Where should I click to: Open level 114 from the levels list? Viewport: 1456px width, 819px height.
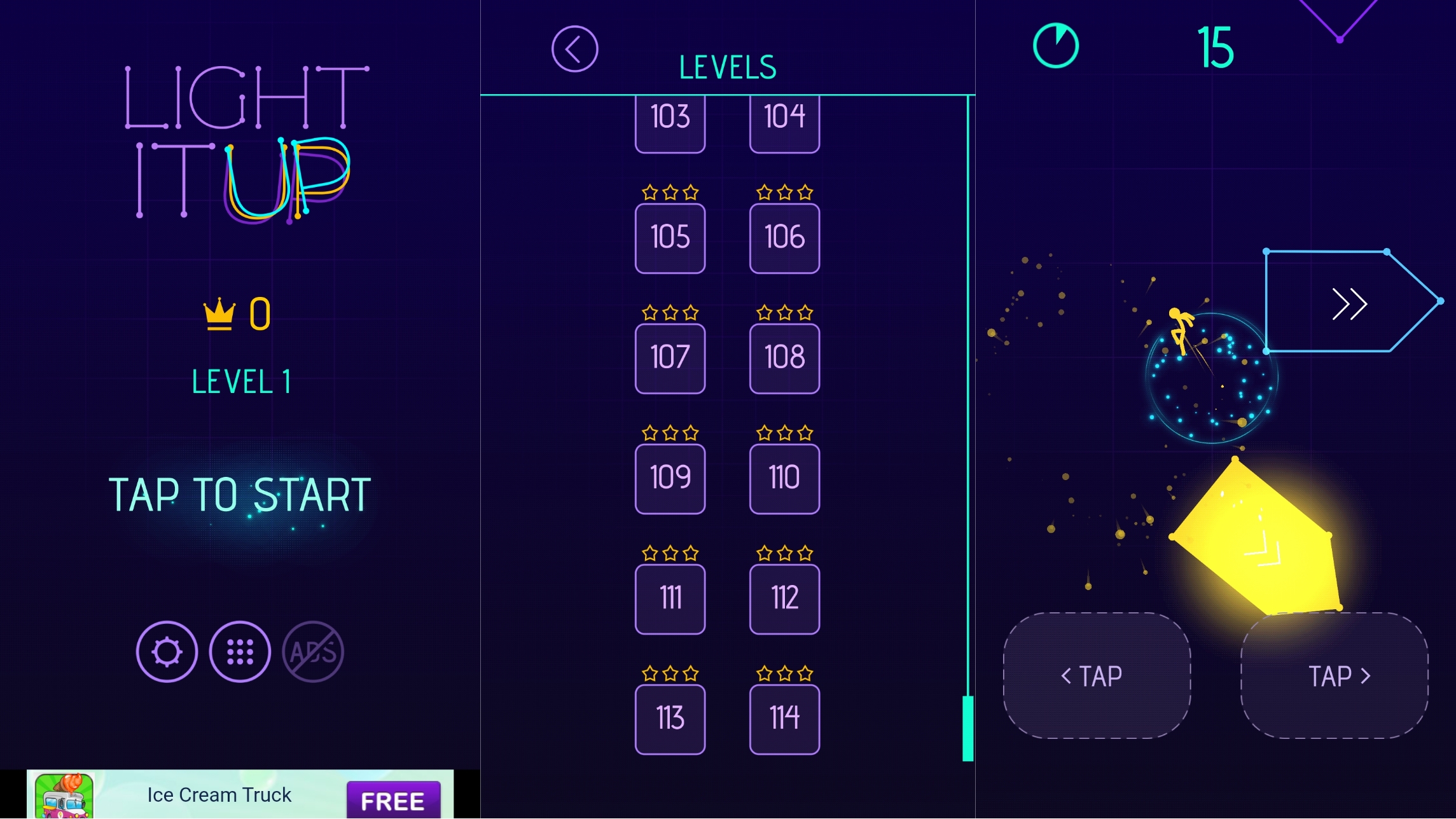(x=784, y=718)
